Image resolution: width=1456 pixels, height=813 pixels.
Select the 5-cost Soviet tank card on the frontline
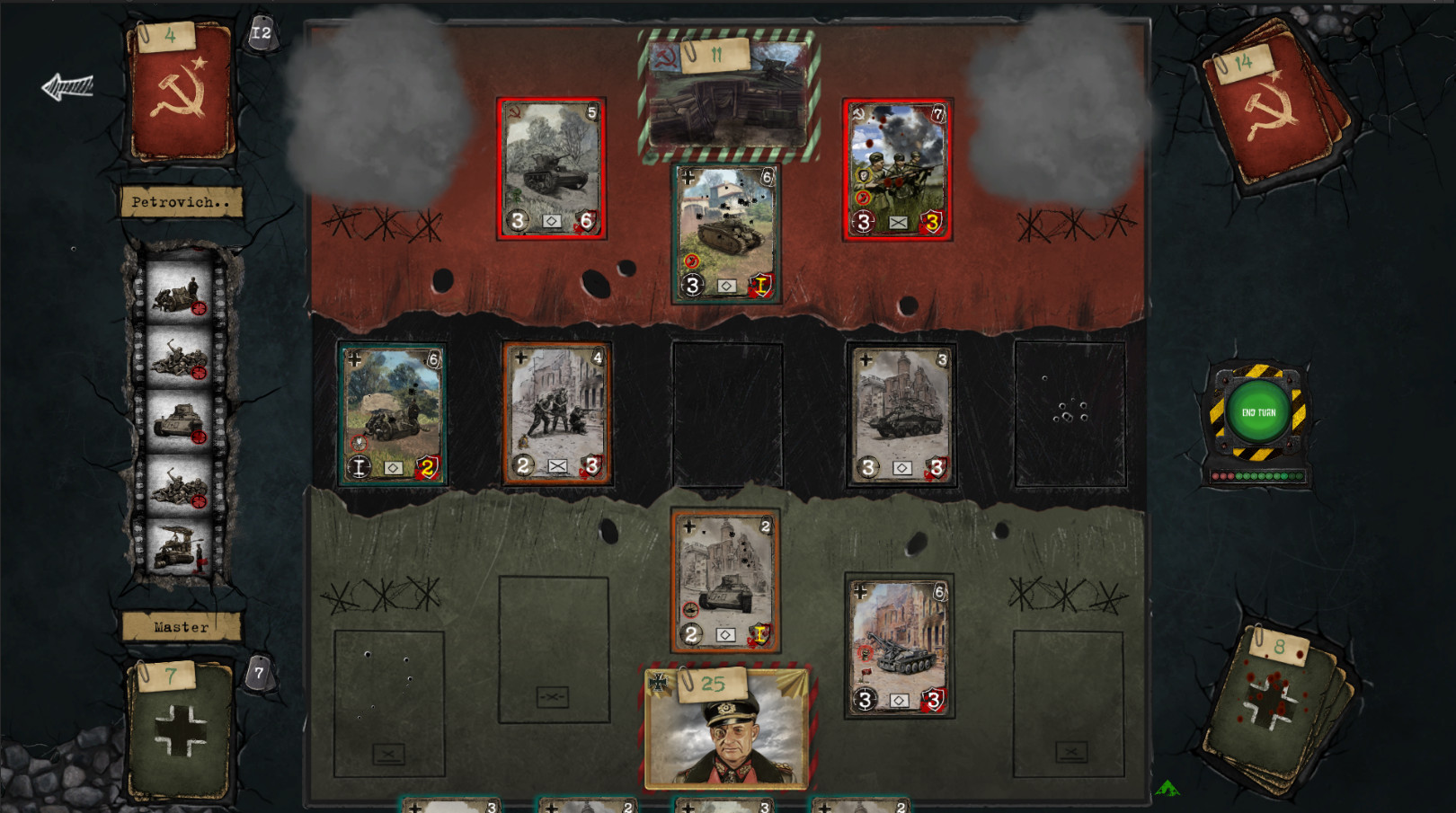tap(552, 169)
